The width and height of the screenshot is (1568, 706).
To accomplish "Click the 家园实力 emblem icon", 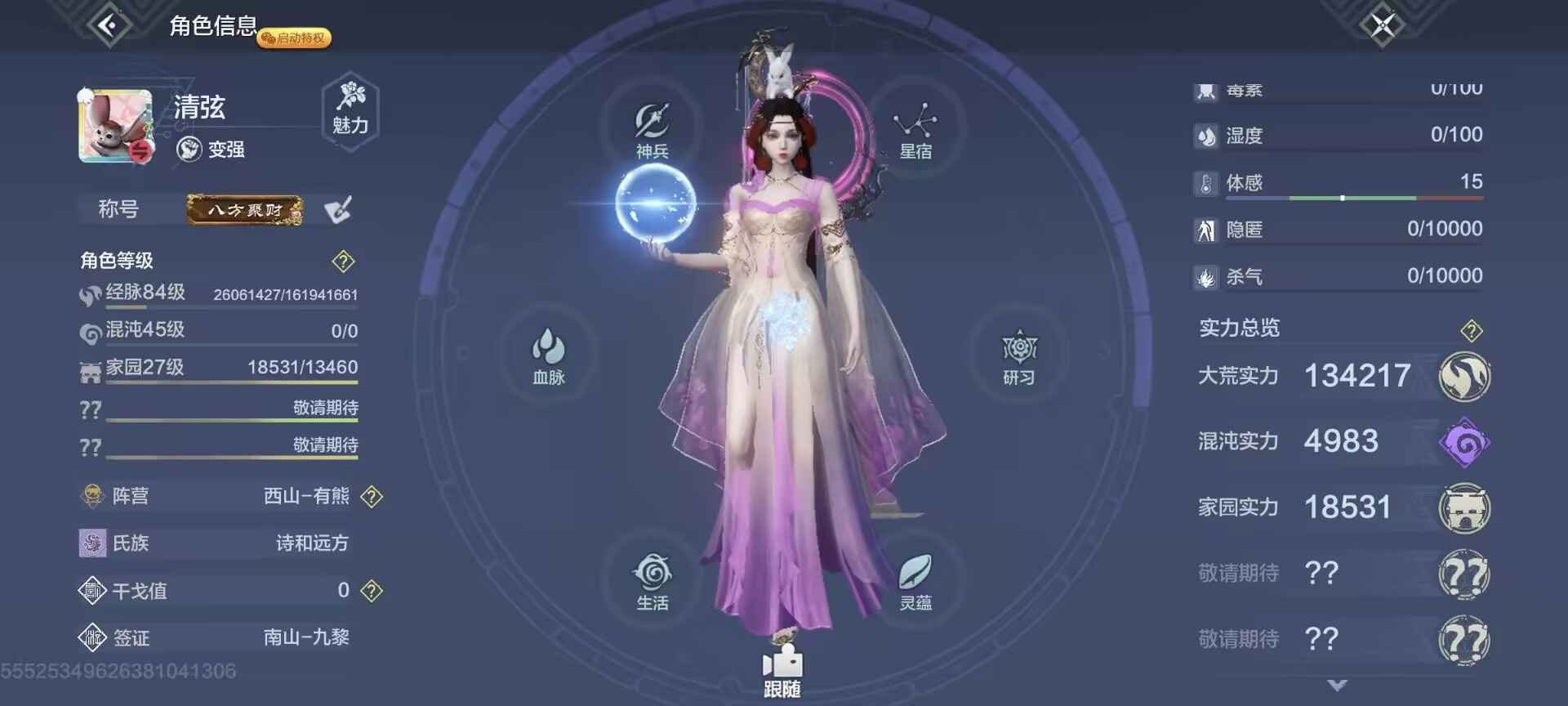I will 1464,508.
